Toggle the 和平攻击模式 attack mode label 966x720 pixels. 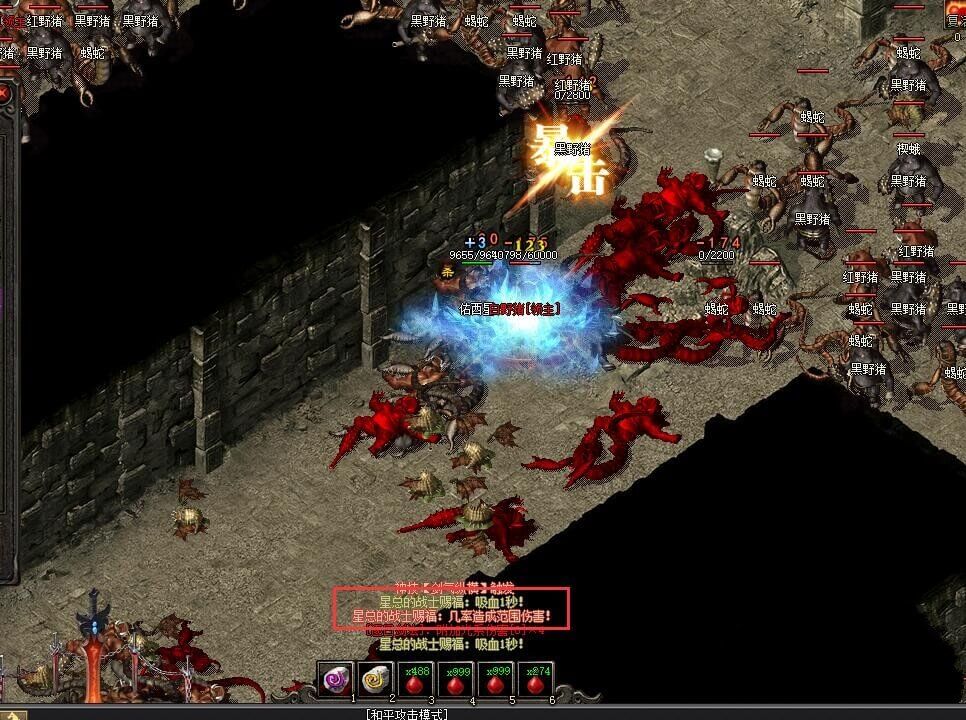pyautogui.click(x=410, y=714)
